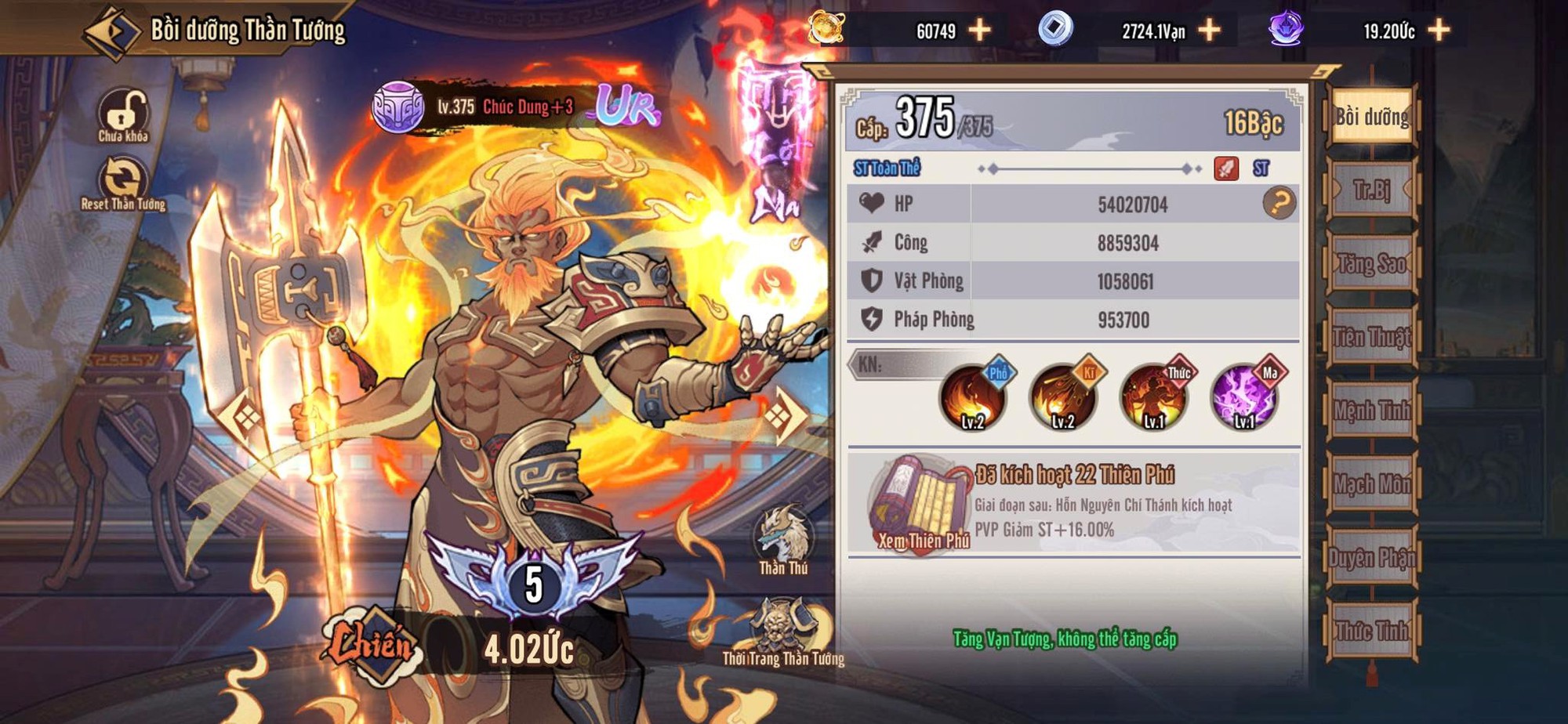
Task: Open the stats help question mark
Action: pyautogui.click(x=1279, y=204)
